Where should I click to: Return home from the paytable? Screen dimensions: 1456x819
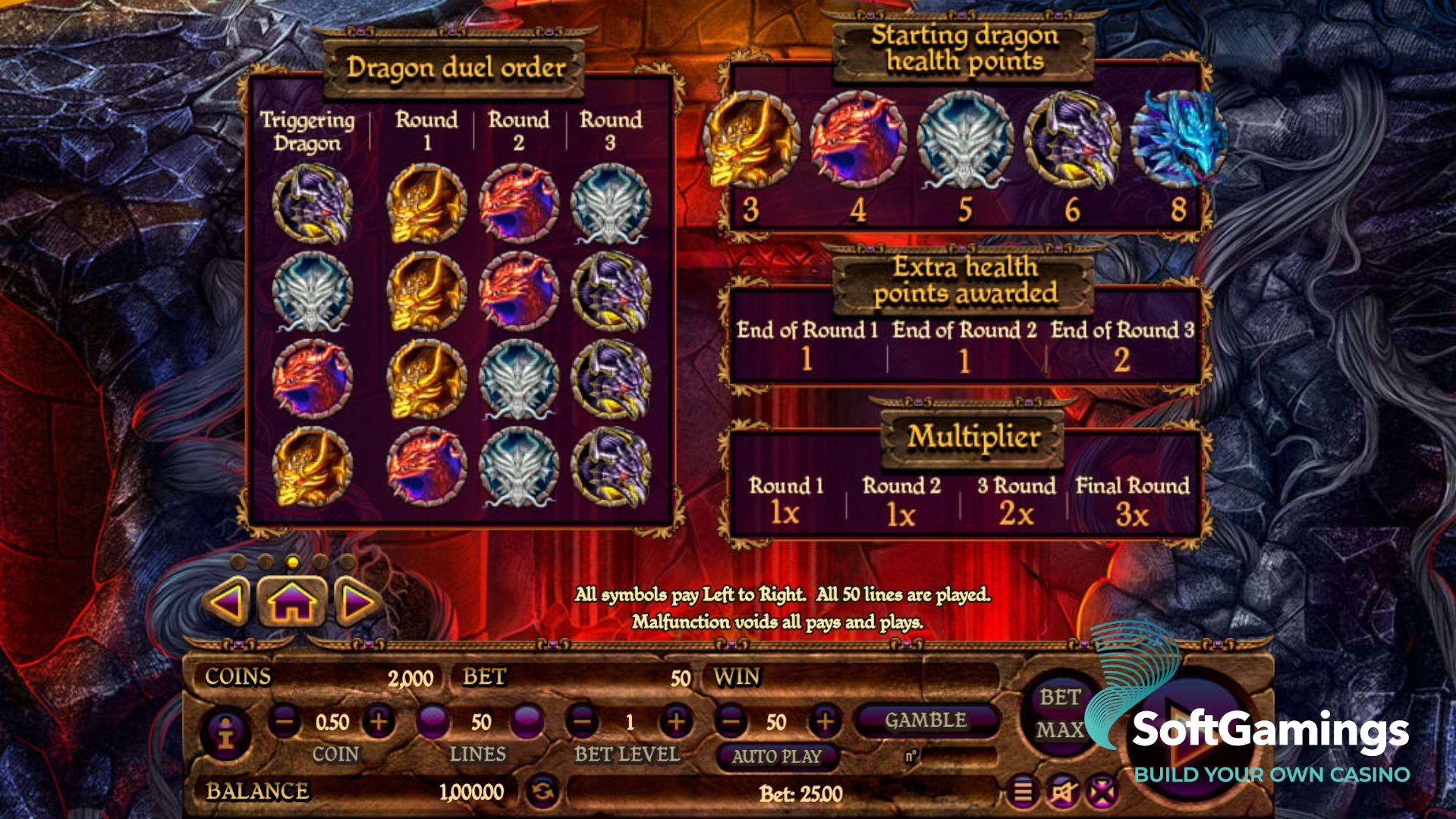point(292,603)
